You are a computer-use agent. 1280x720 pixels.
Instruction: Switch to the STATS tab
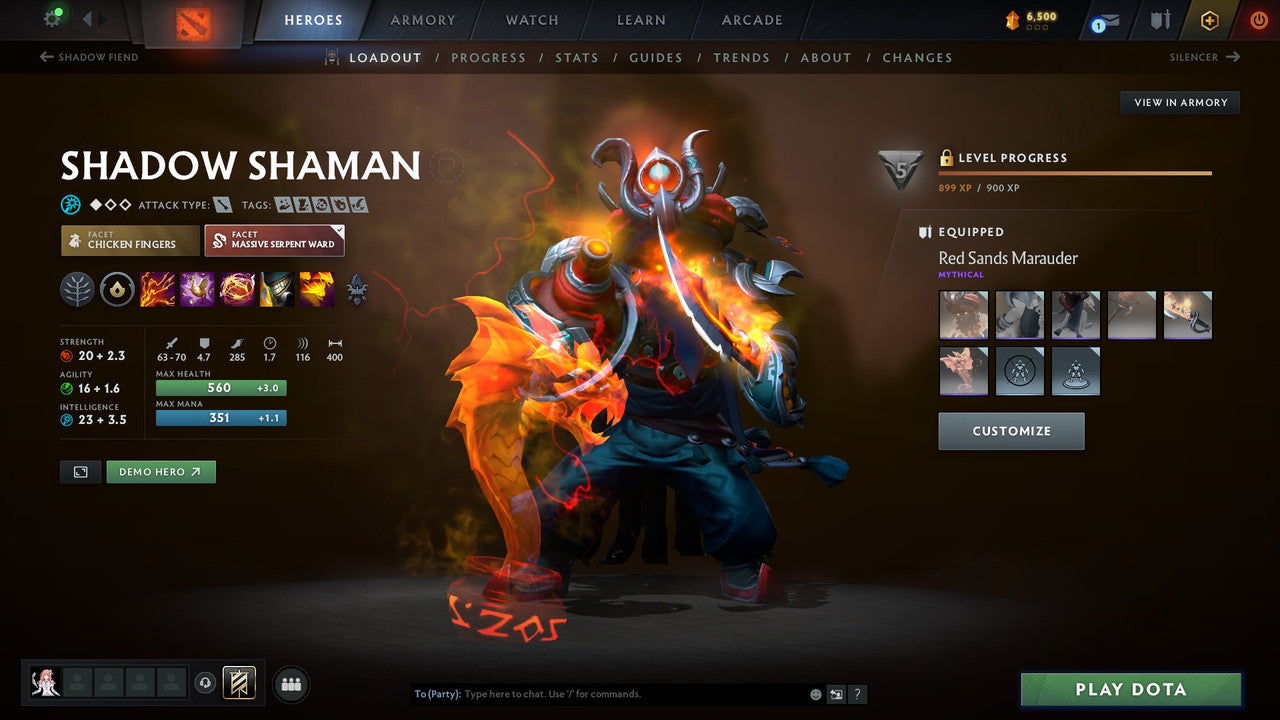(577, 57)
